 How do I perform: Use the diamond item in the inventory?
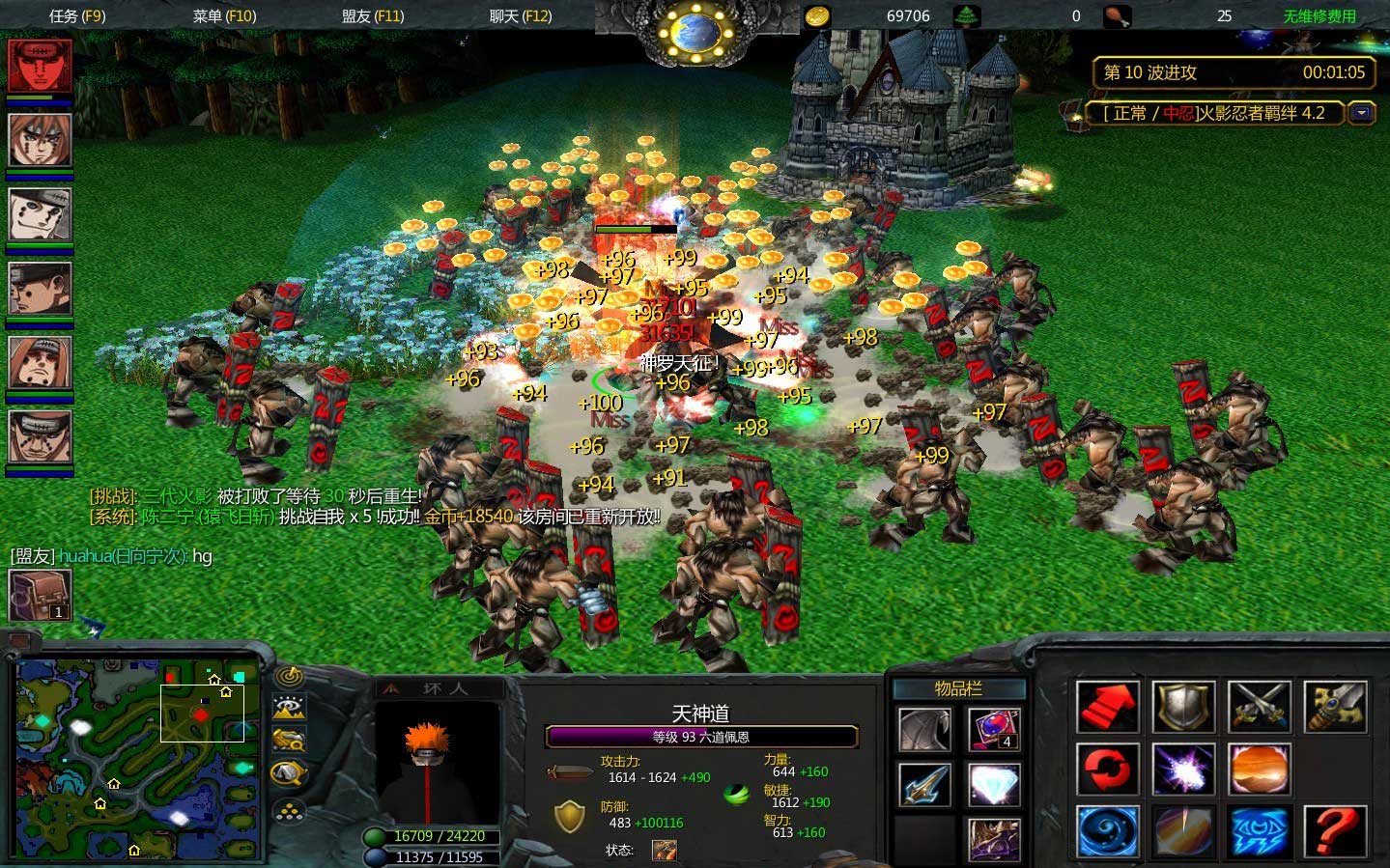click(x=993, y=784)
